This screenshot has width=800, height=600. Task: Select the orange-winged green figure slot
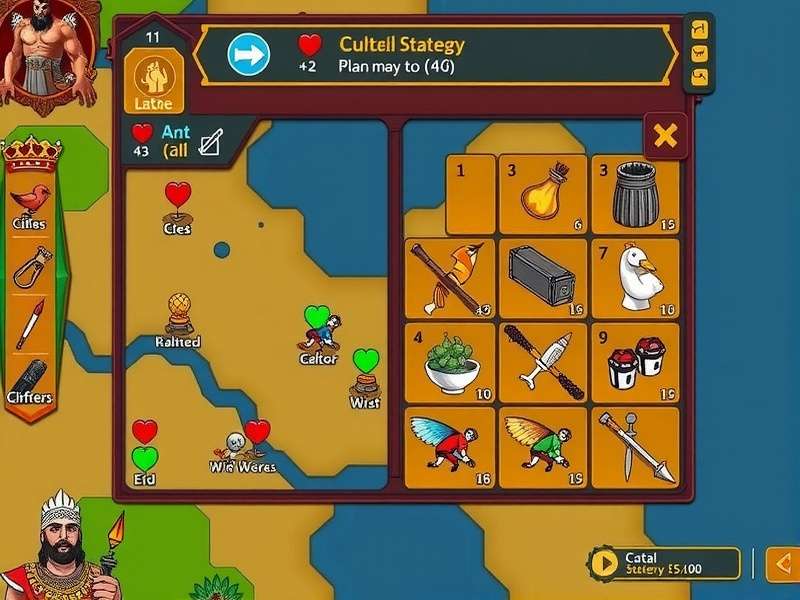543,446
